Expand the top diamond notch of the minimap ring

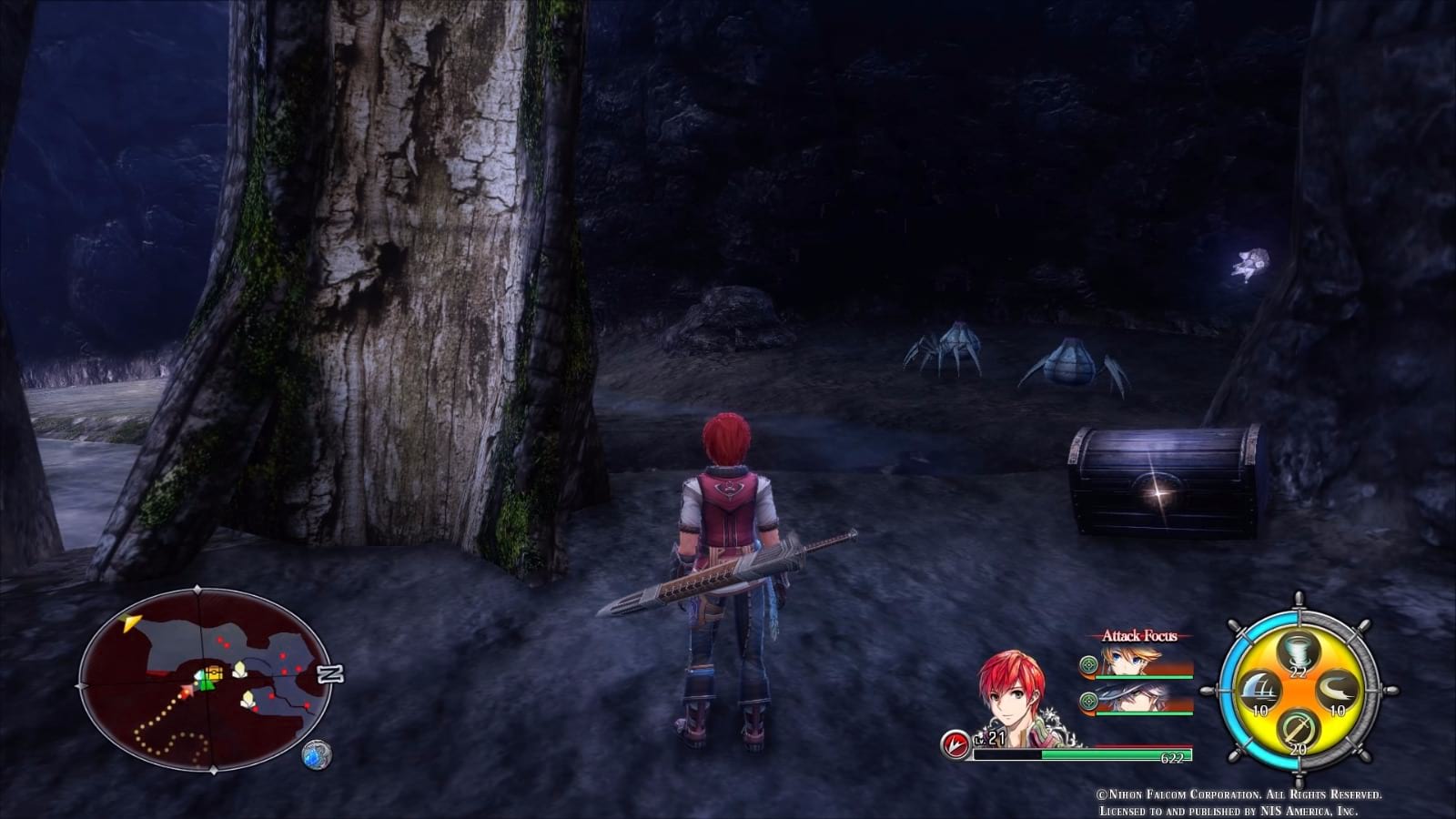[x=197, y=588]
